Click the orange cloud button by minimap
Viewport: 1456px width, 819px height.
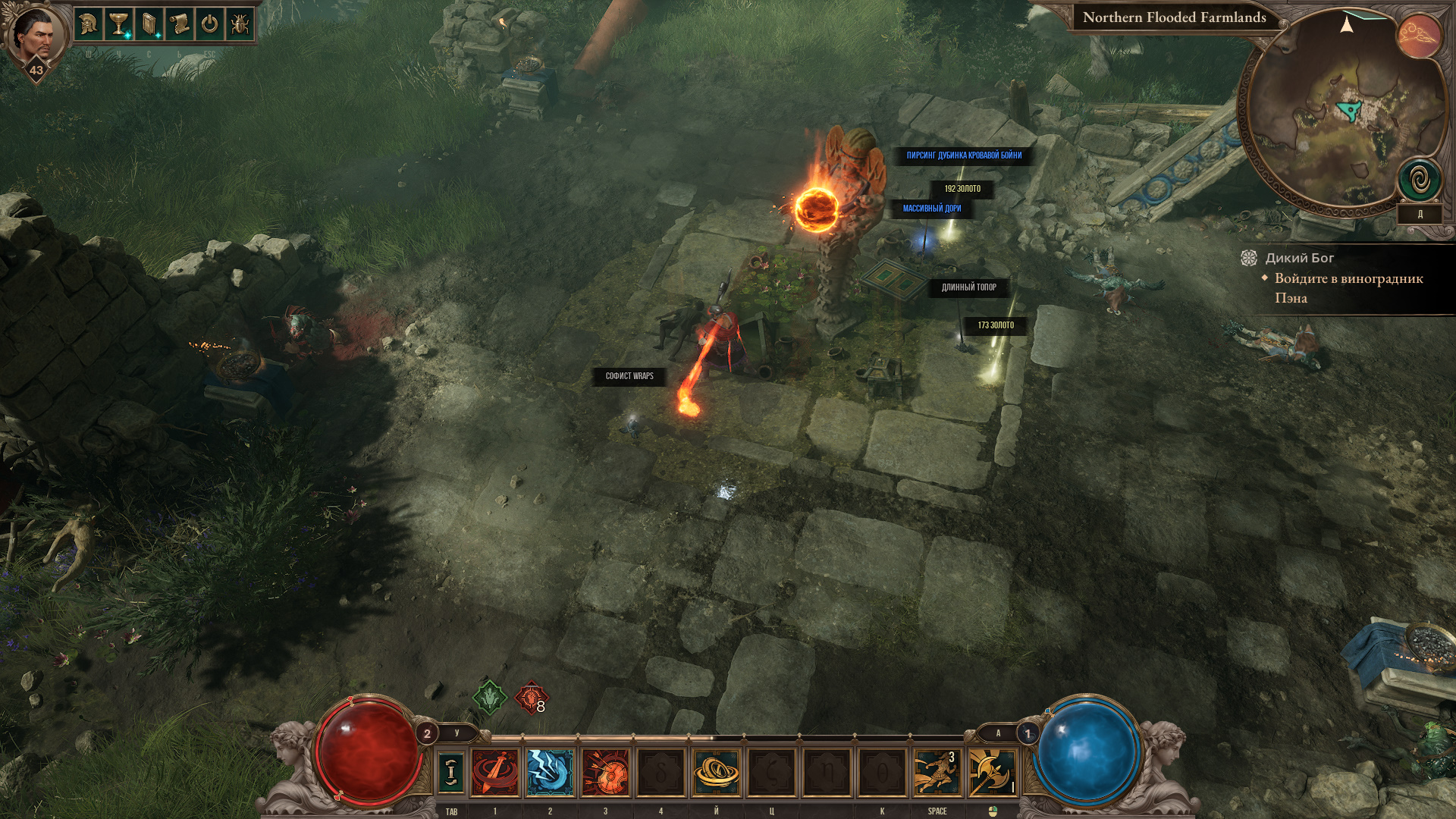(x=1419, y=36)
